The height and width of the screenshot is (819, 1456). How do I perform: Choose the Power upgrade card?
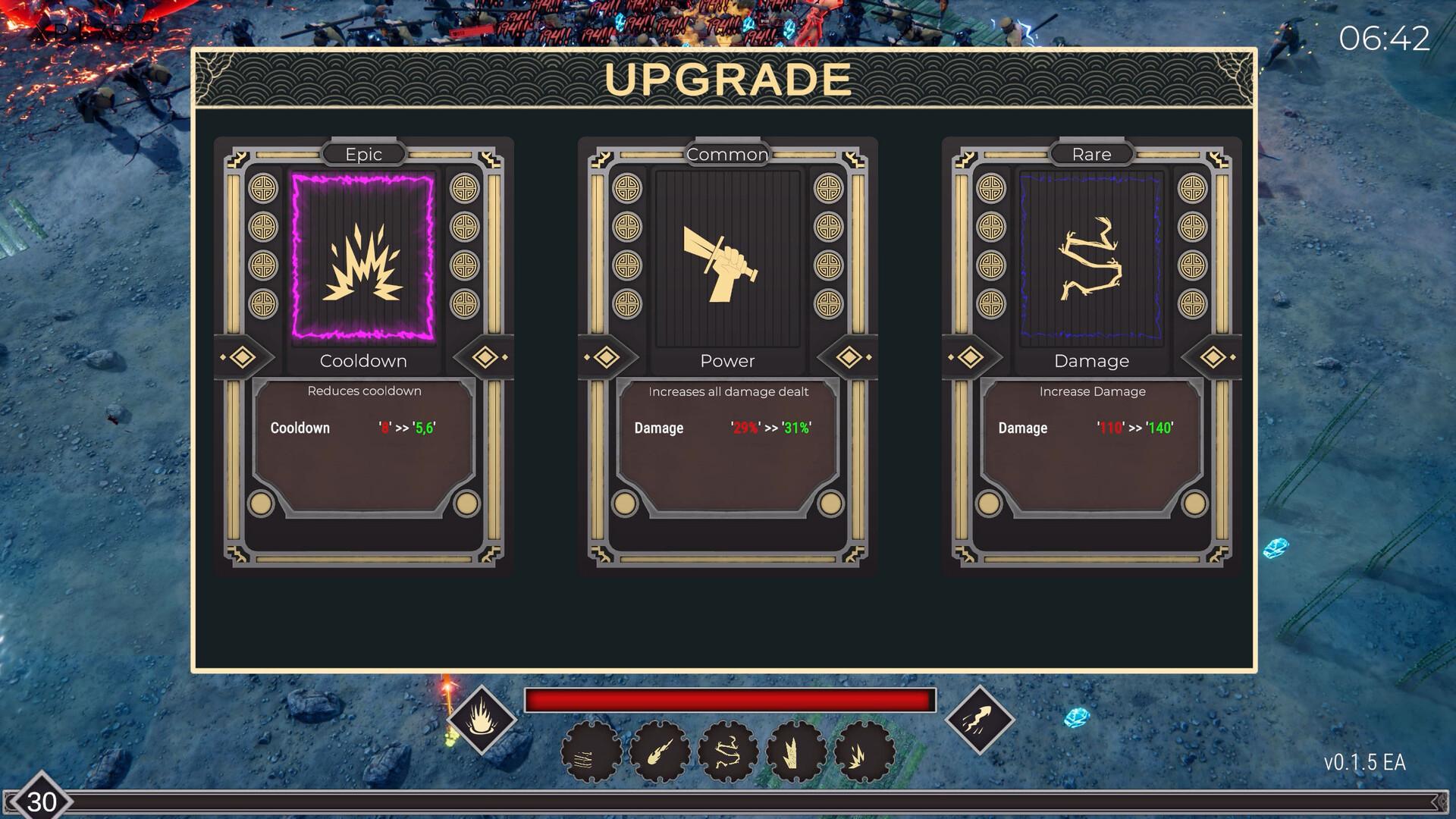tap(727, 356)
